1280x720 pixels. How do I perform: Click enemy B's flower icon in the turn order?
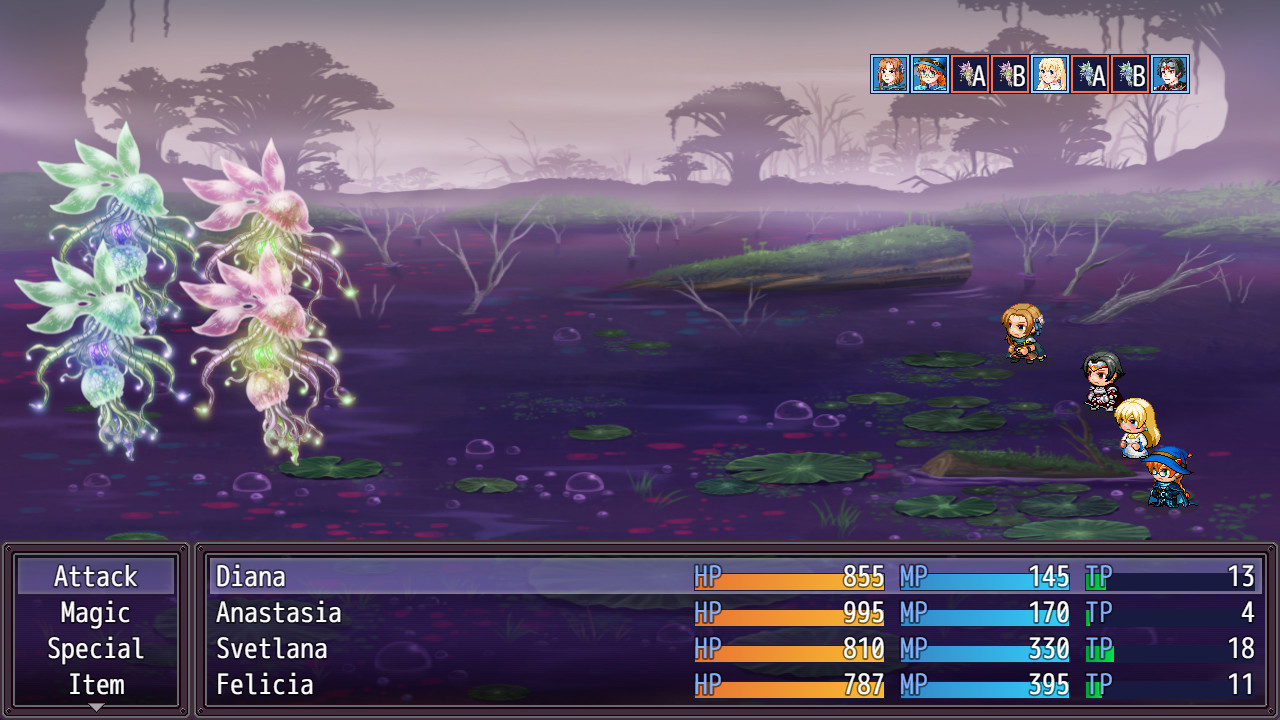[x=1010, y=75]
